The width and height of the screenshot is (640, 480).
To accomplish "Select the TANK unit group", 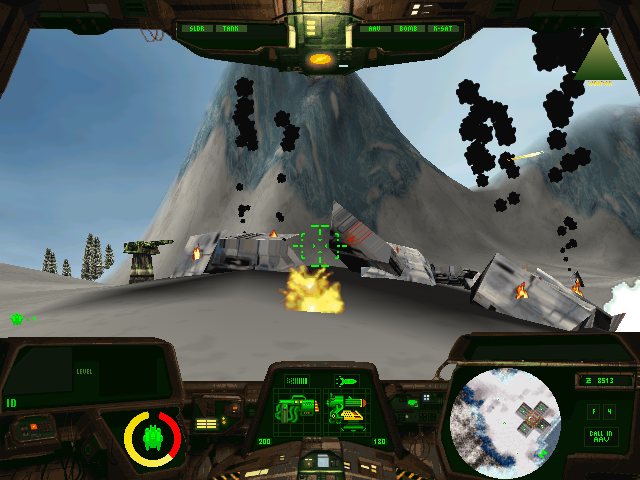I will point(231,29).
